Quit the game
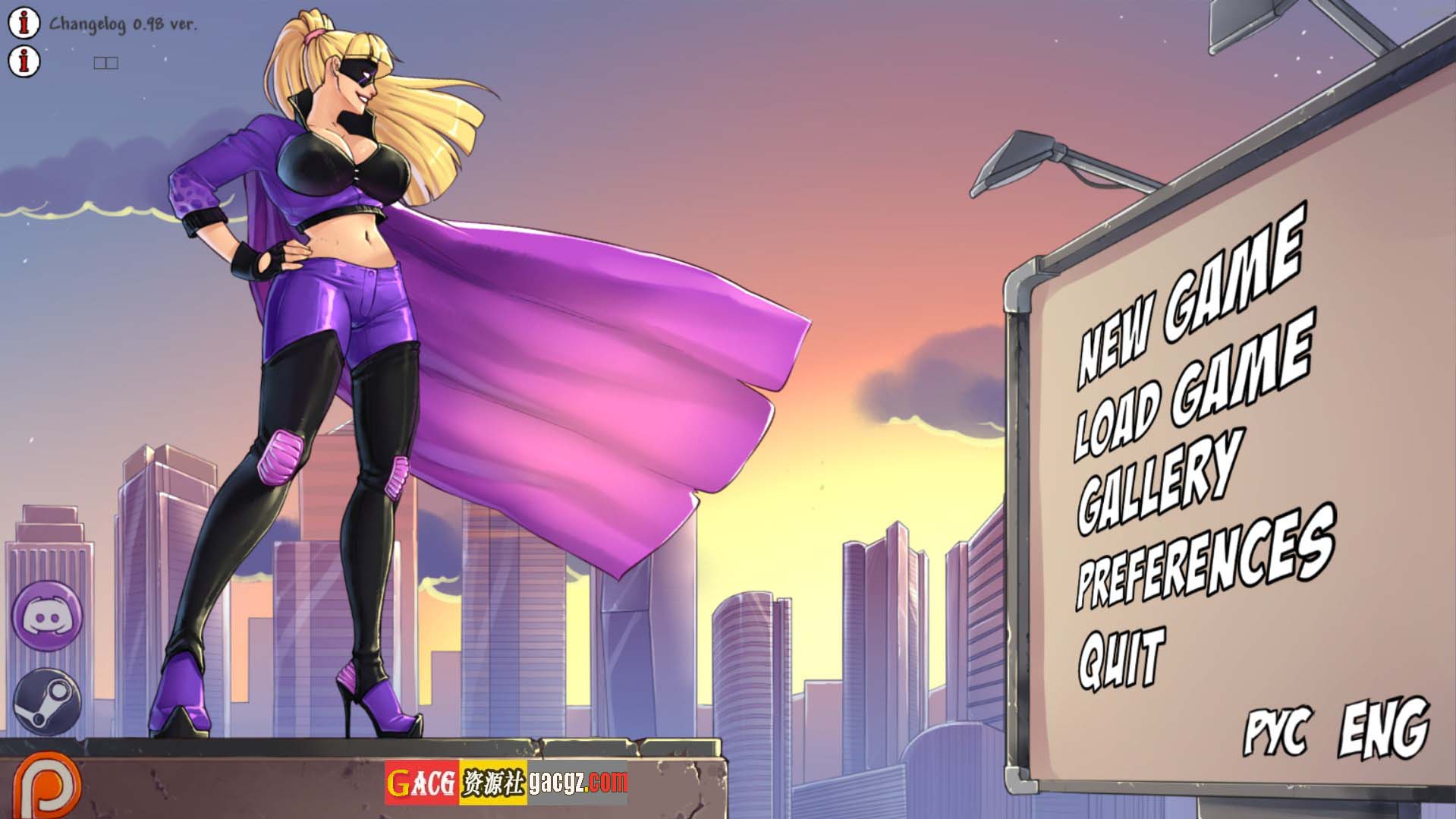1456x819 pixels. coord(1121,657)
